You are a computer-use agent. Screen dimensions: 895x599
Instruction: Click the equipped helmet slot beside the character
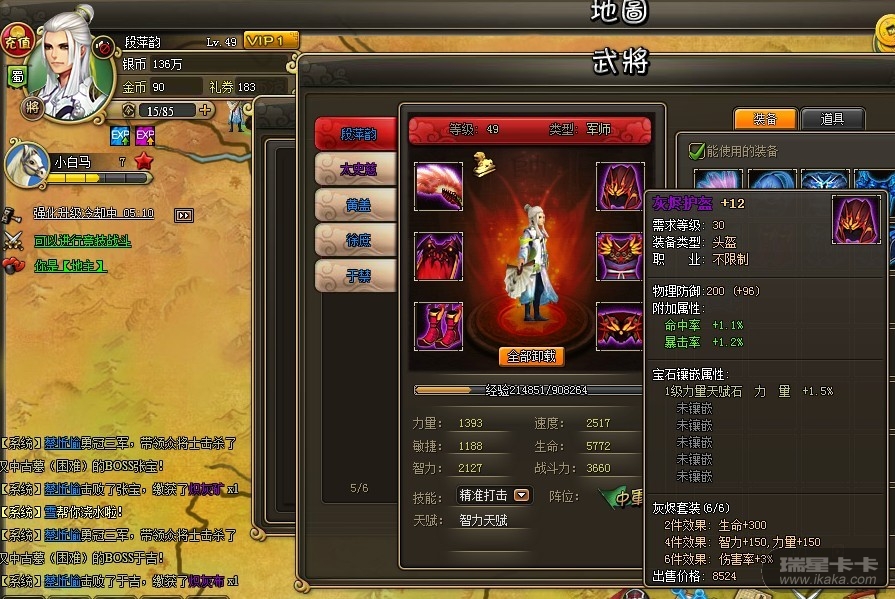tap(621, 186)
